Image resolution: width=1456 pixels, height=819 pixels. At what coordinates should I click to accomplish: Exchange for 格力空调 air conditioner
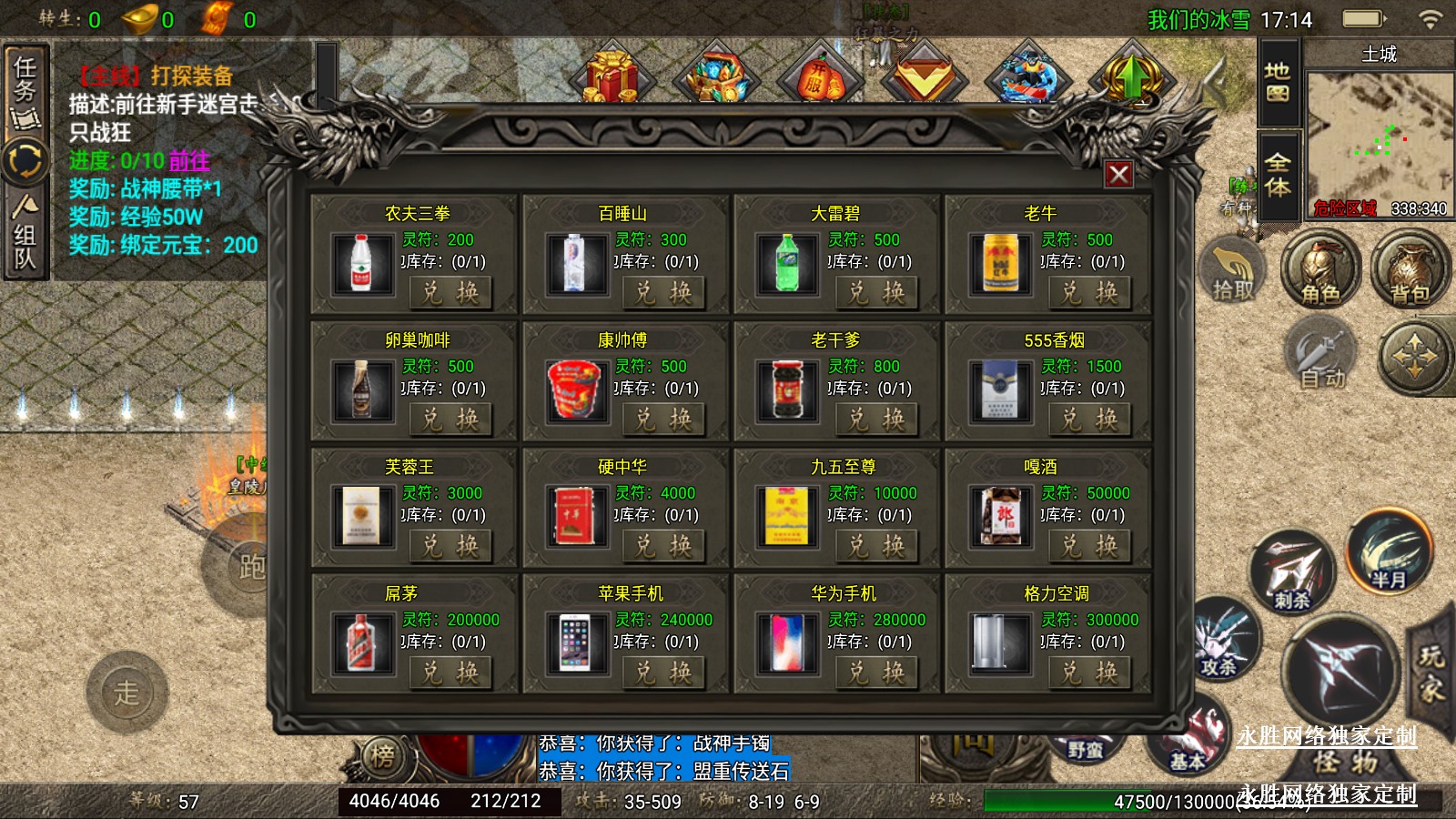(1088, 672)
